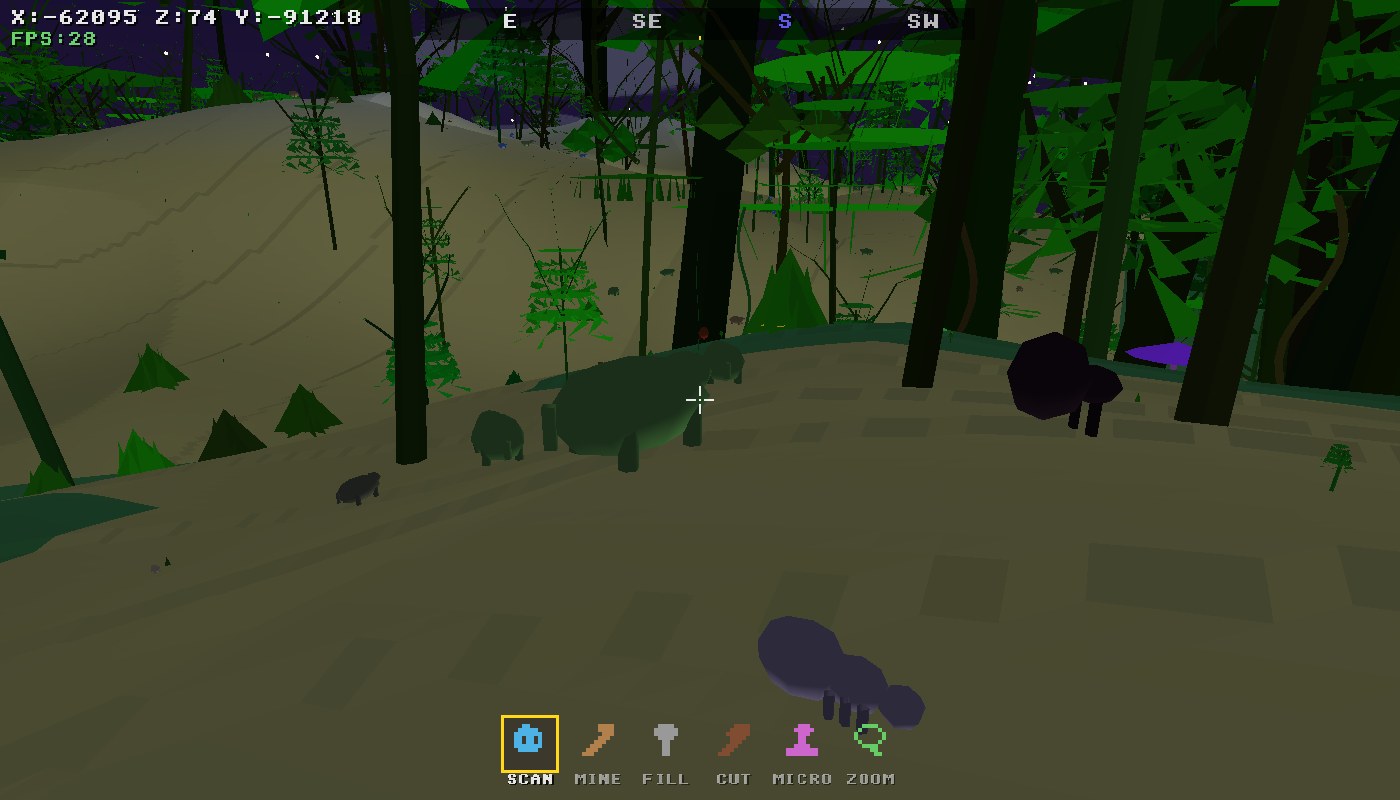Click the crosshair at screen center
1400x800 pixels.
[700, 400]
